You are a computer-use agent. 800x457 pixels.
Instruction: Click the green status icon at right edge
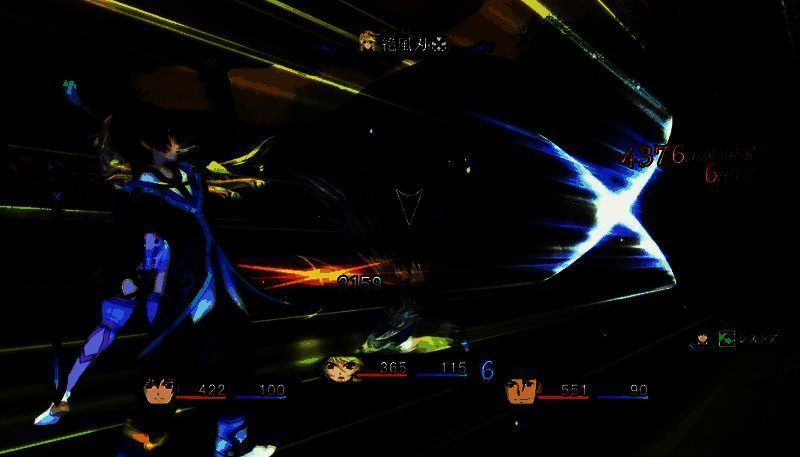pyautogui.click(x=727, y=339)
